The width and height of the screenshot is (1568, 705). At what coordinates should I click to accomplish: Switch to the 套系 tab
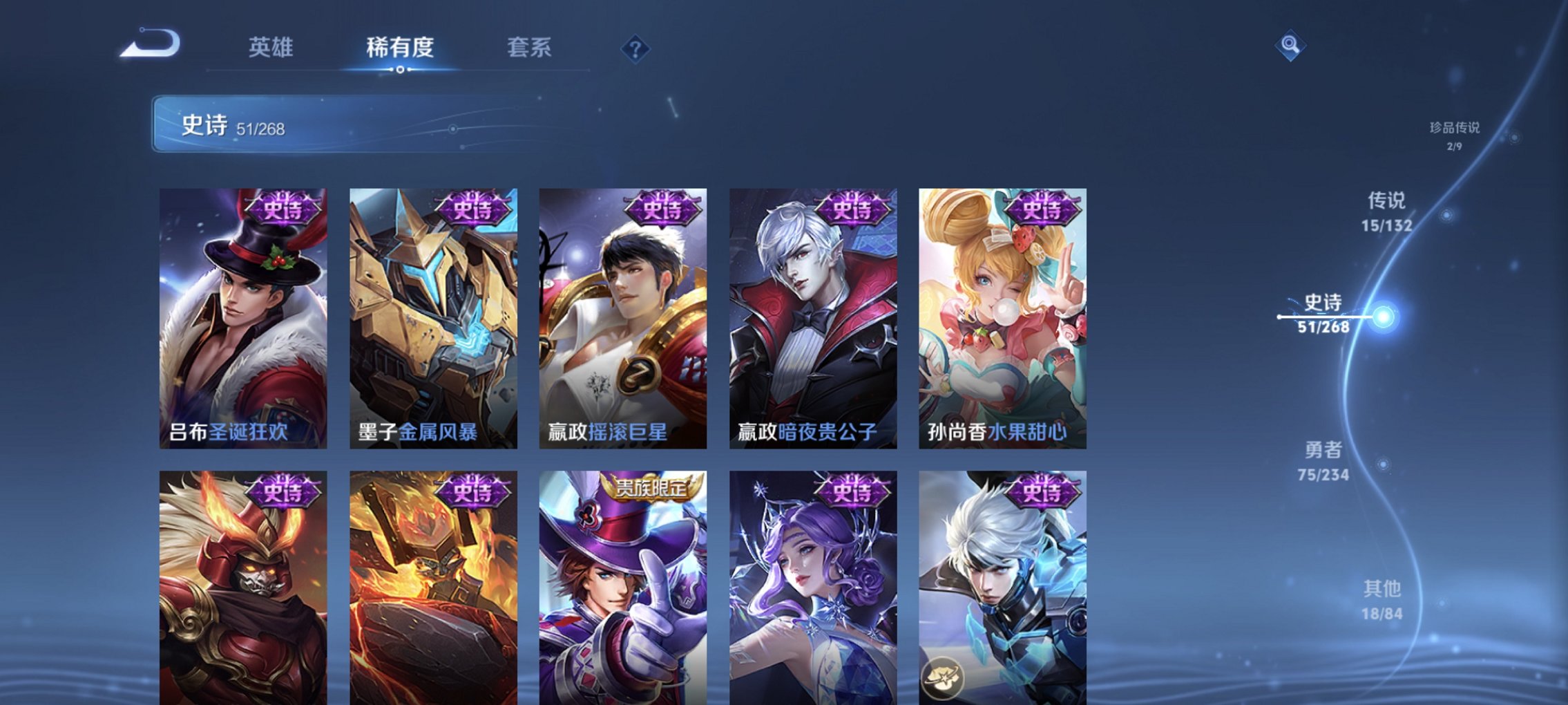click(x=530, y=47)
